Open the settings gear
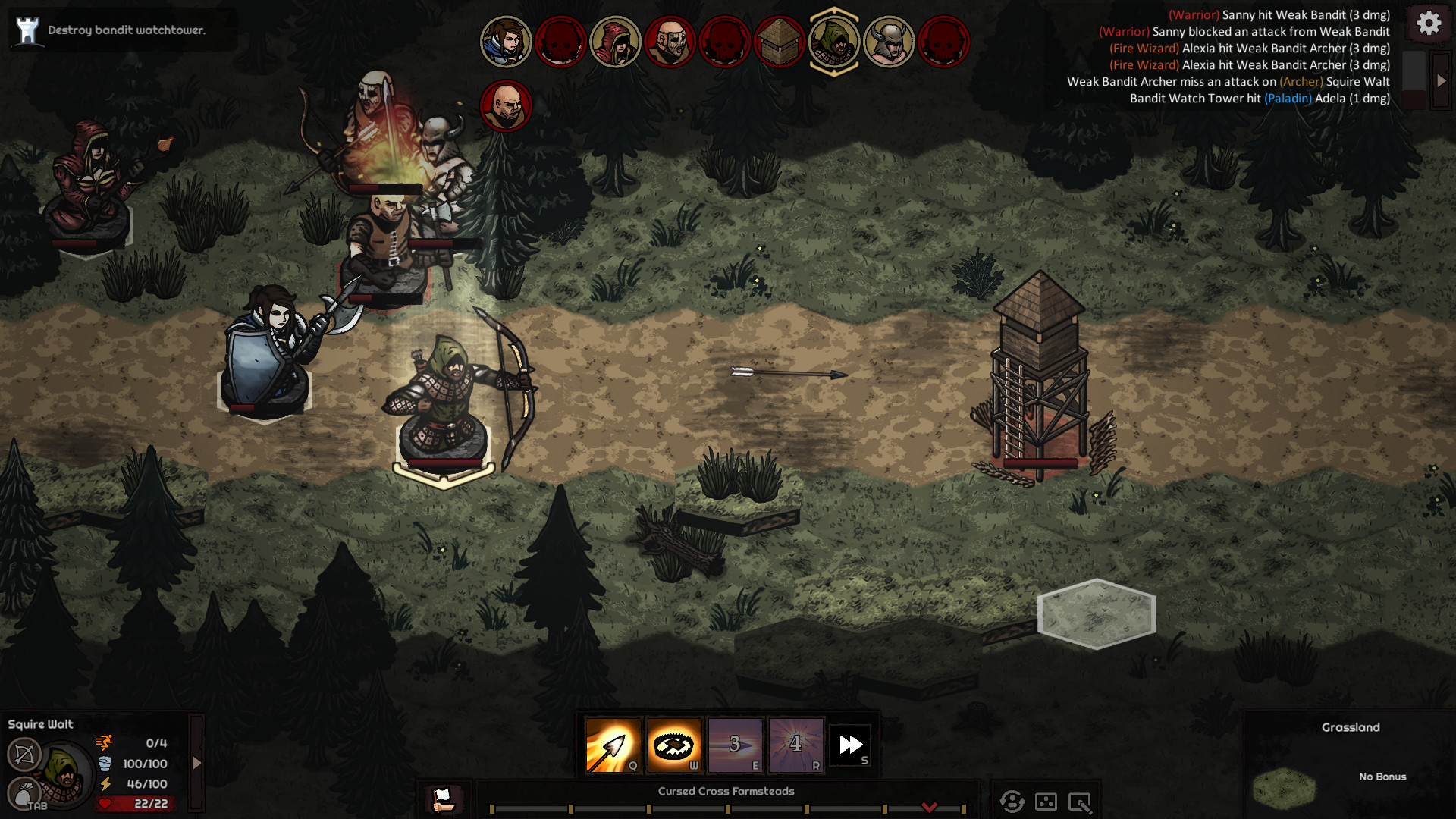 point(1429,23)
